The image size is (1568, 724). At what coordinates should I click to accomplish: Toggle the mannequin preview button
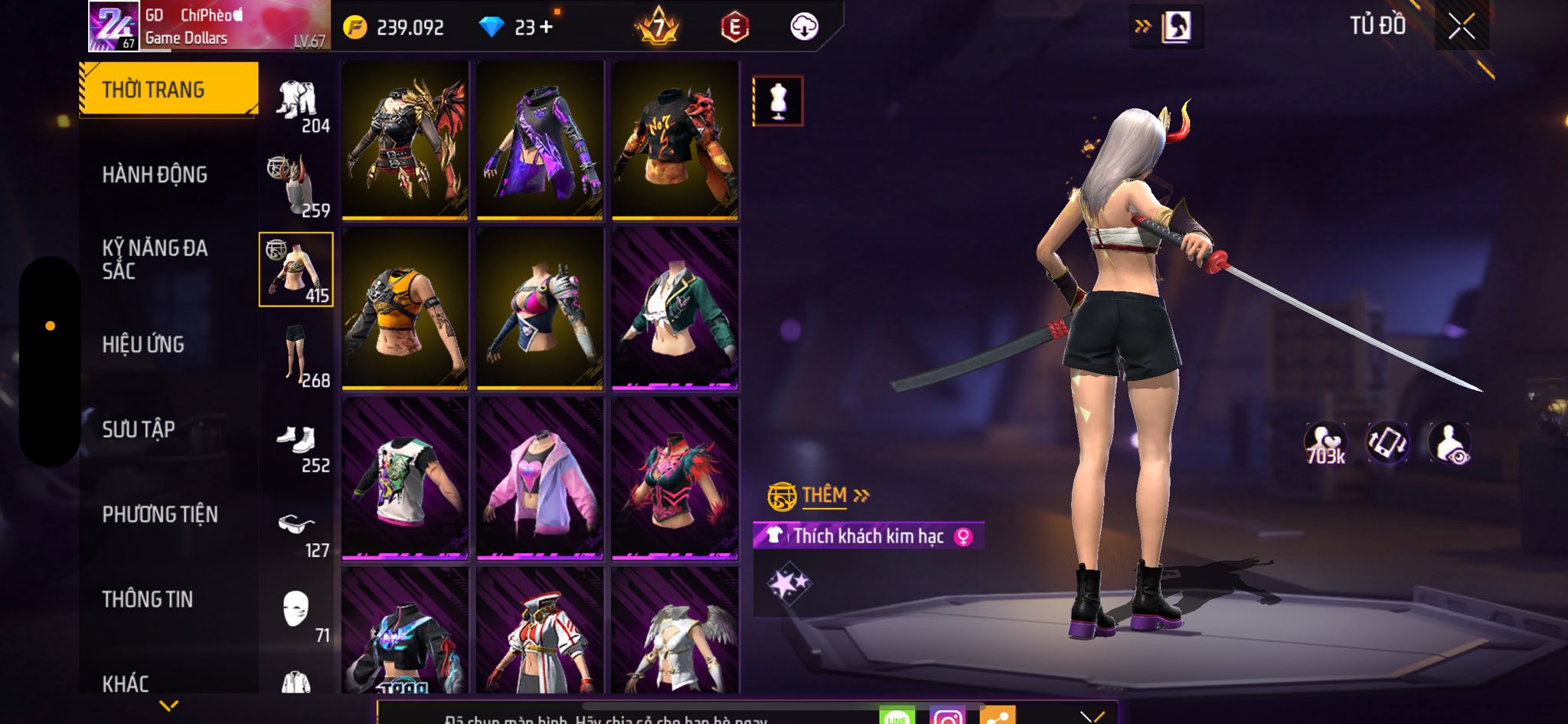[778, 101]
